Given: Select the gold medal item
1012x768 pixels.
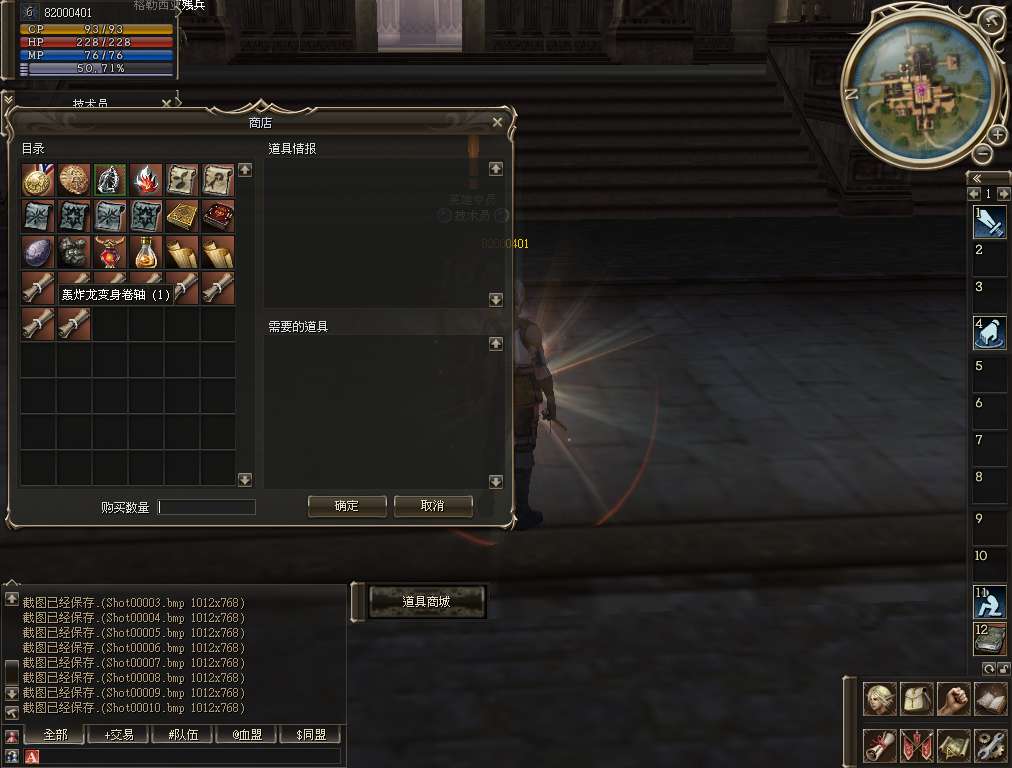Looking at the screenshot, I should click(x=38, y=180).
